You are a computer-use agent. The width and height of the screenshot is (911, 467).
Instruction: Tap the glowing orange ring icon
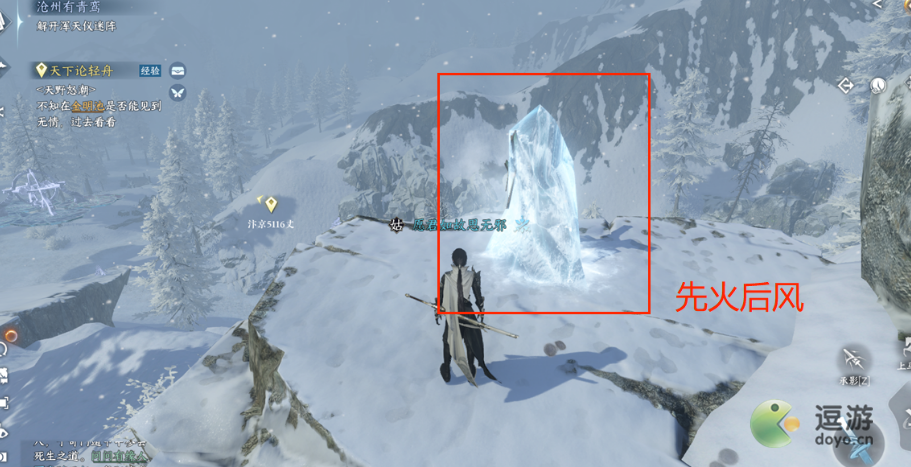click(11, 336)
